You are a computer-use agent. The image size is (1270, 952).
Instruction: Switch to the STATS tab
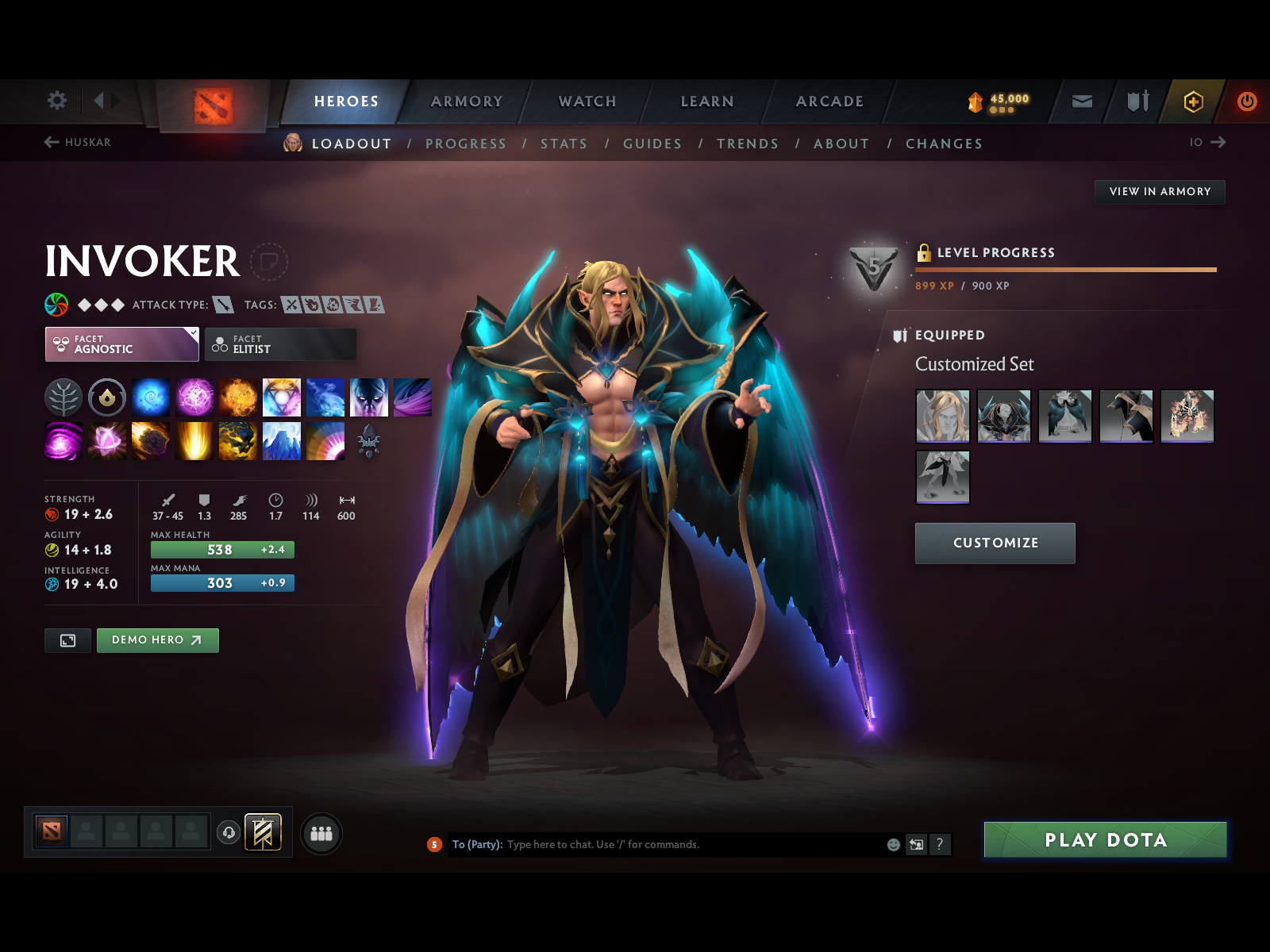(564, 144)
